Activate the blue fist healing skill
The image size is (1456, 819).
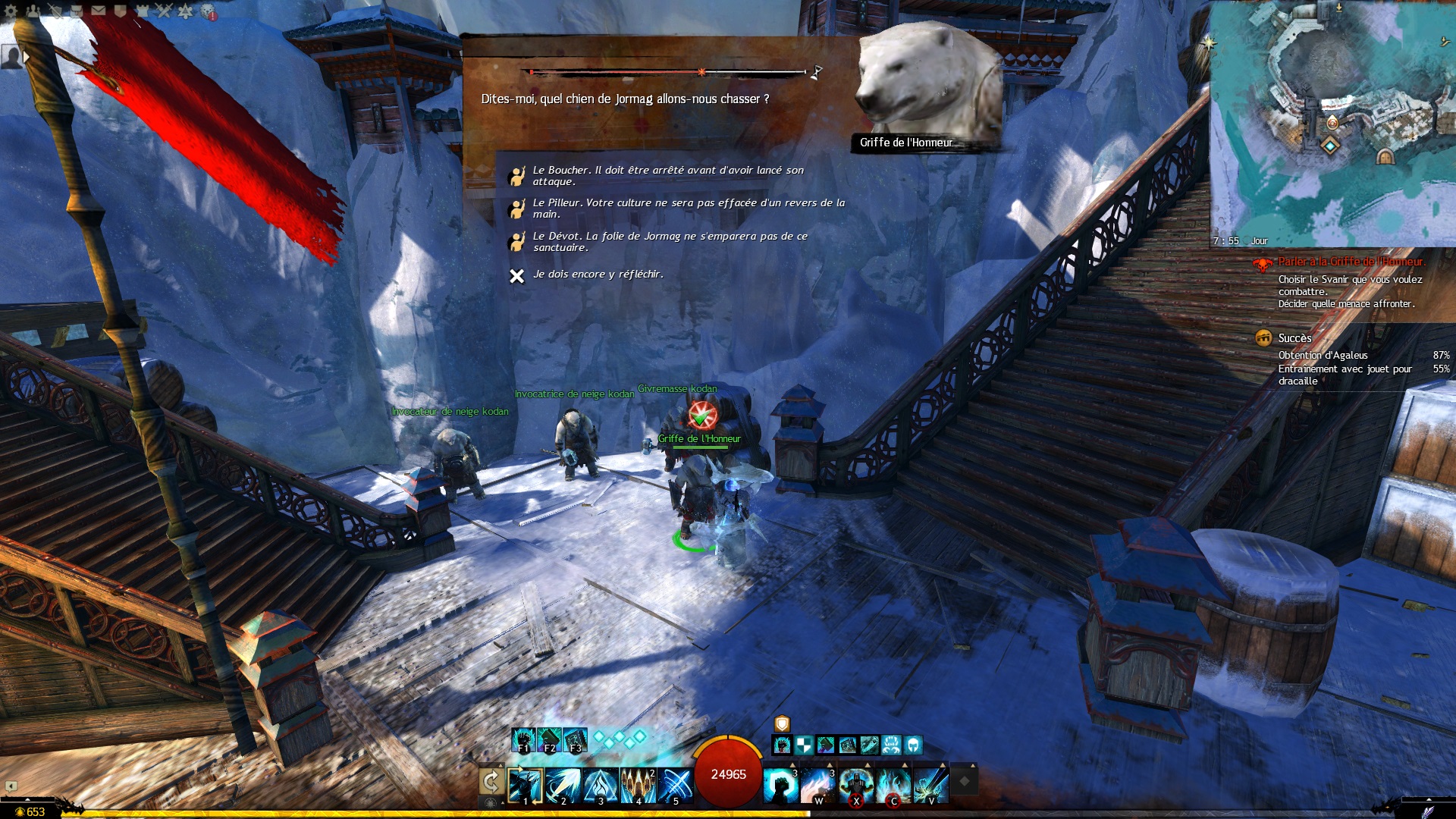780,785
